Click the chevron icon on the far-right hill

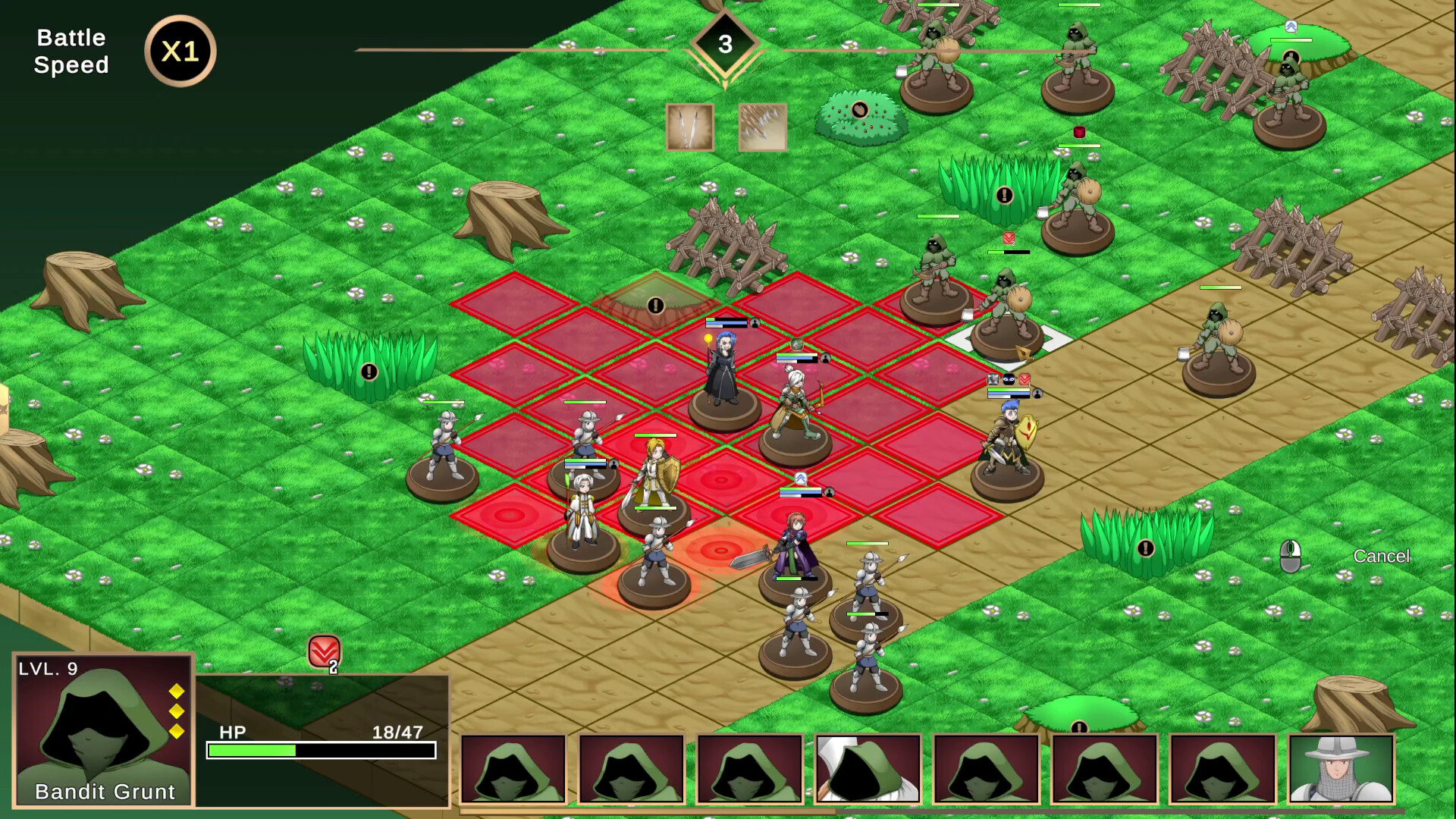pyautogui.click(x=1291, y=27)
